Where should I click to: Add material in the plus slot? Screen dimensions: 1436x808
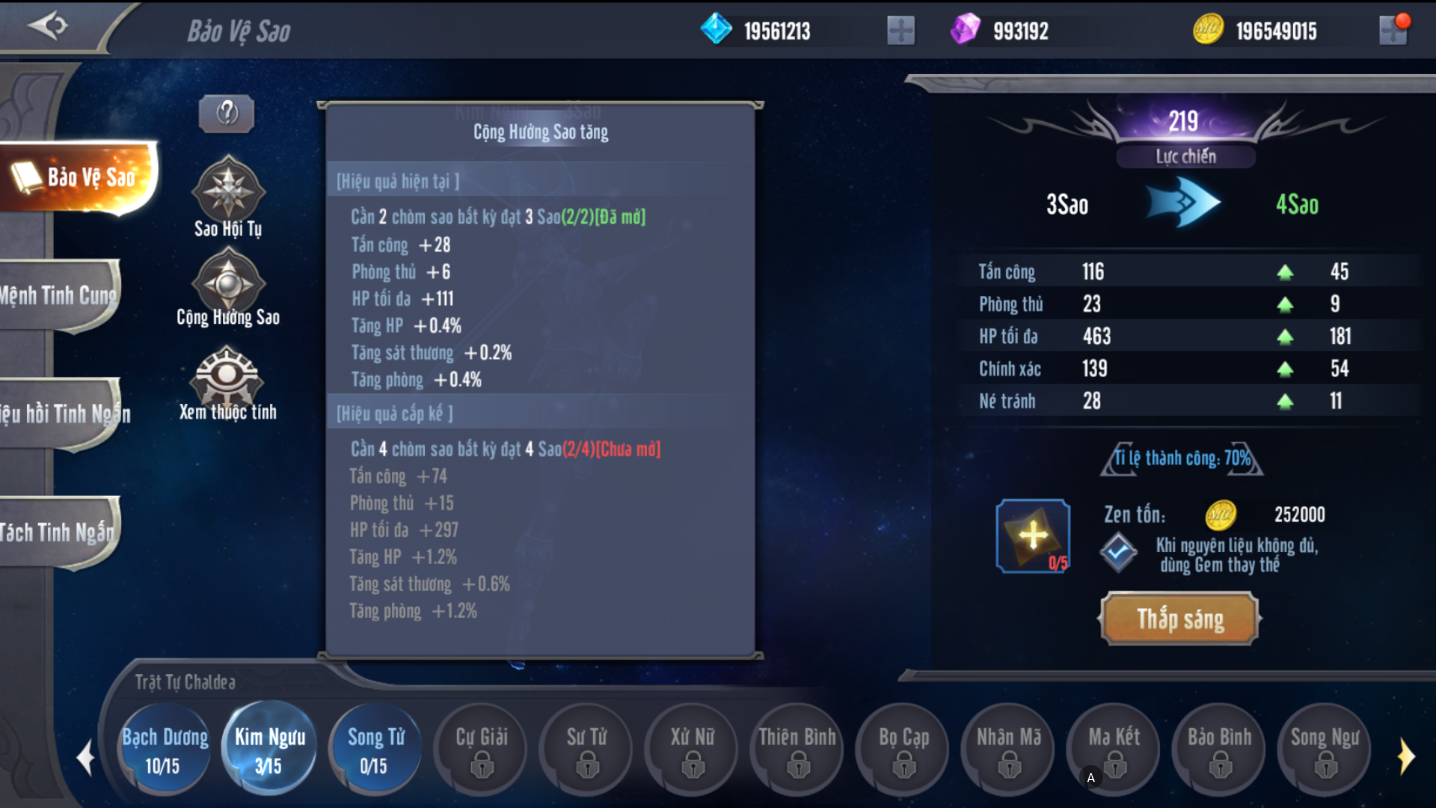(x=1033, y=536)
